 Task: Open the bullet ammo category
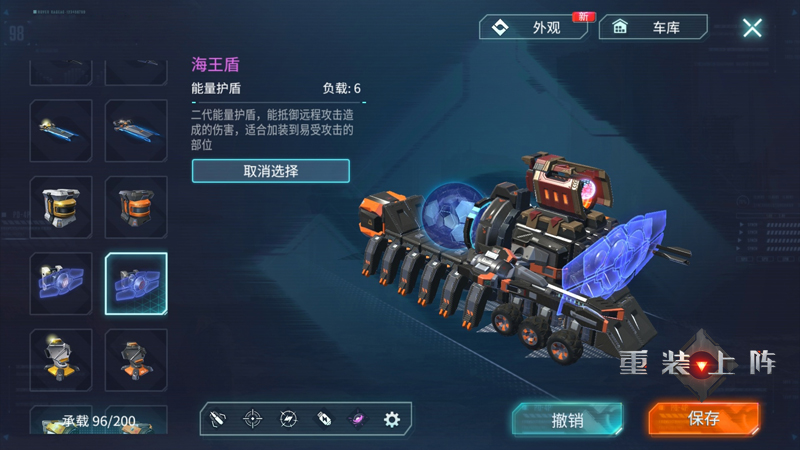pos(218,419)
